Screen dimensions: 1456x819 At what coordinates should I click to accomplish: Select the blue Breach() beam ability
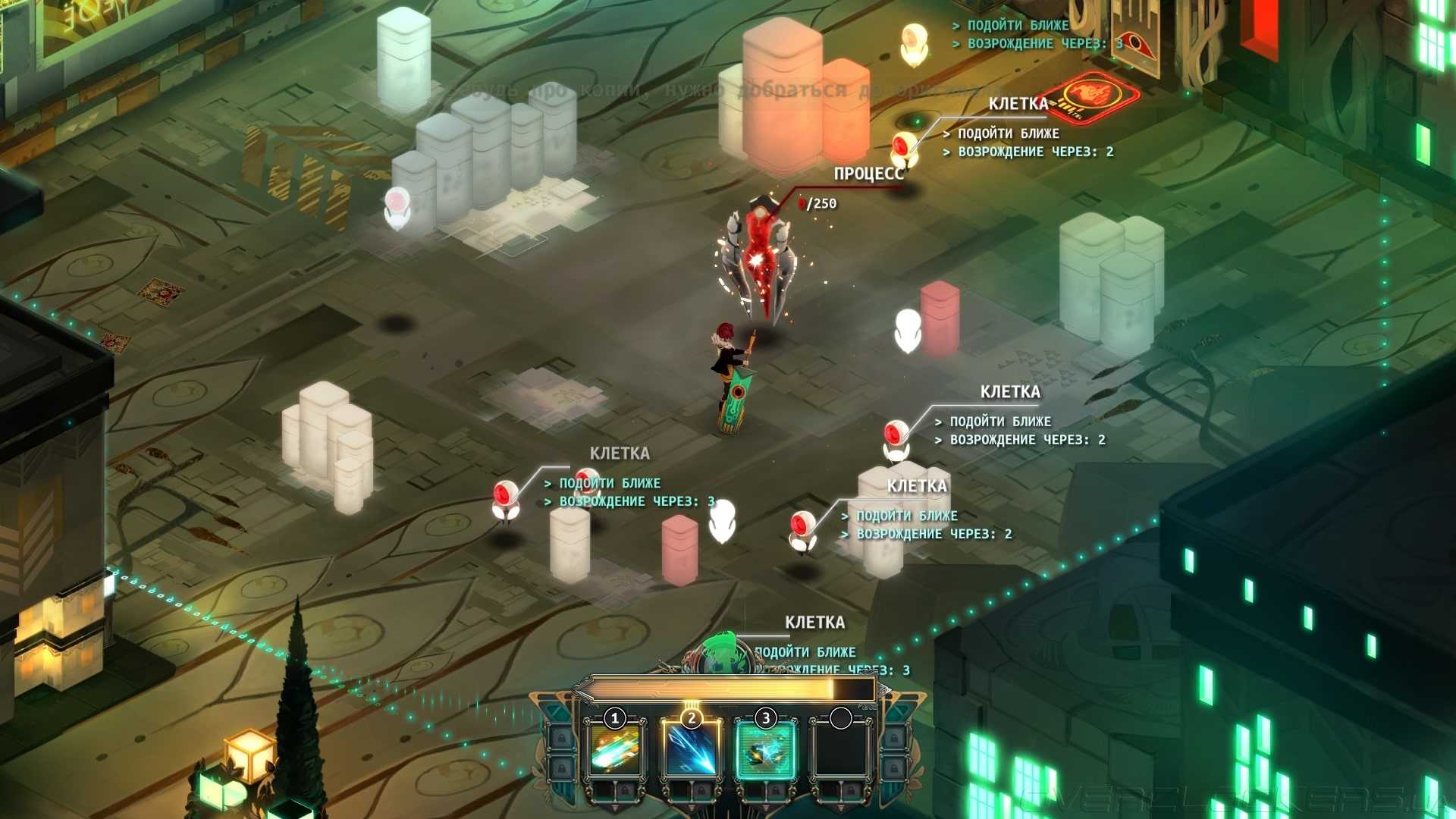690,749
